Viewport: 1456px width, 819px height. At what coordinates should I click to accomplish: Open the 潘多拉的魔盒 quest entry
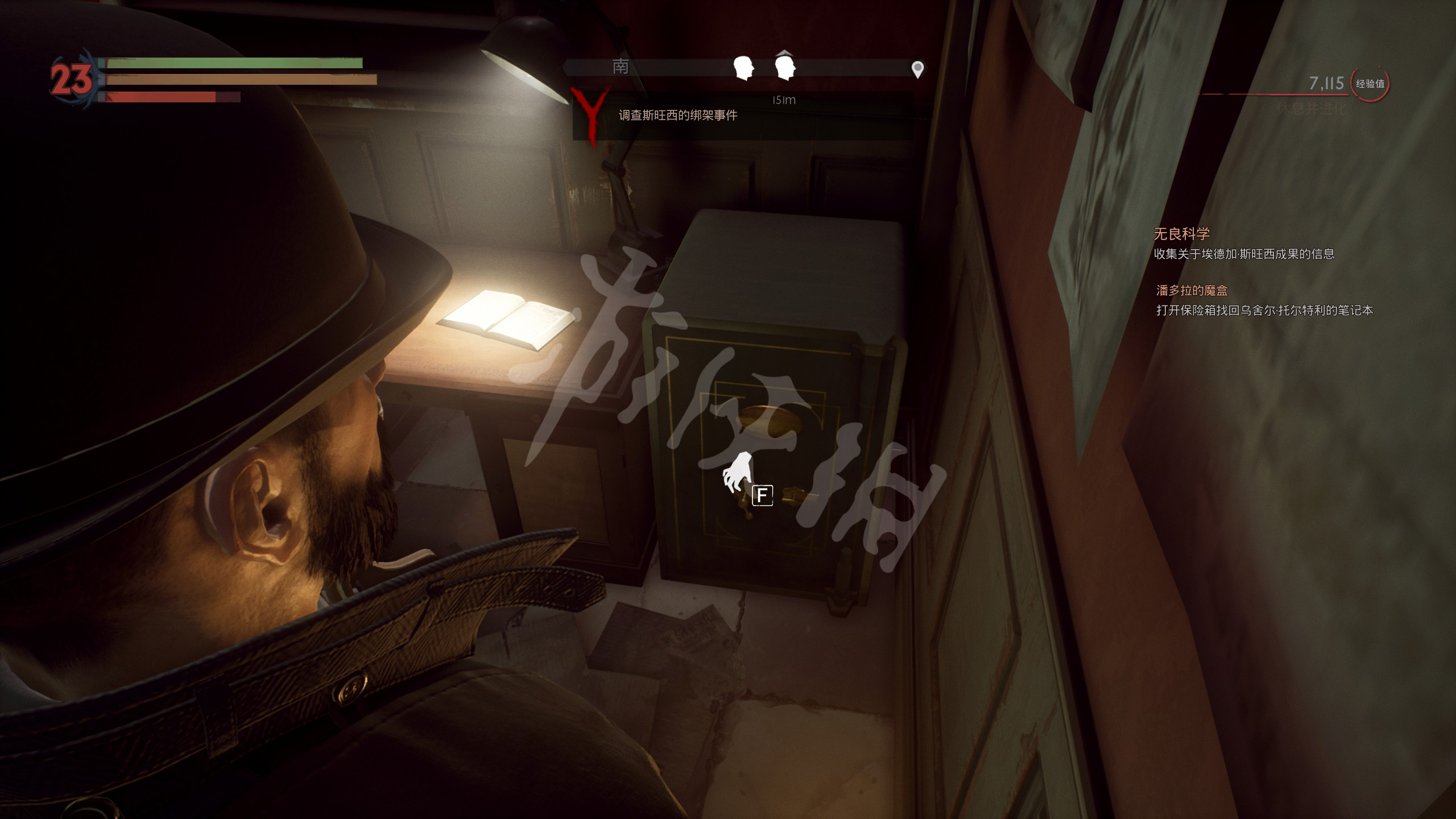pos(1192,291)
